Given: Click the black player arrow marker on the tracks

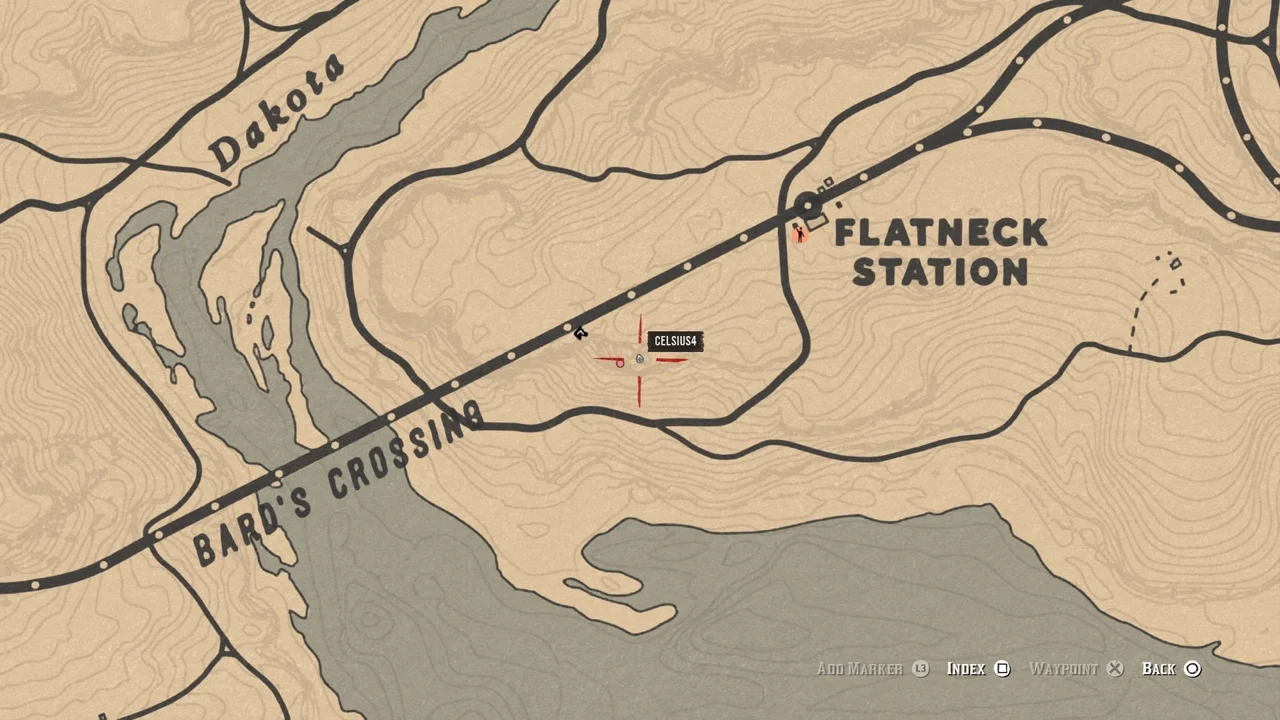Looking at the screenshot, I should [x=581, y=332].
